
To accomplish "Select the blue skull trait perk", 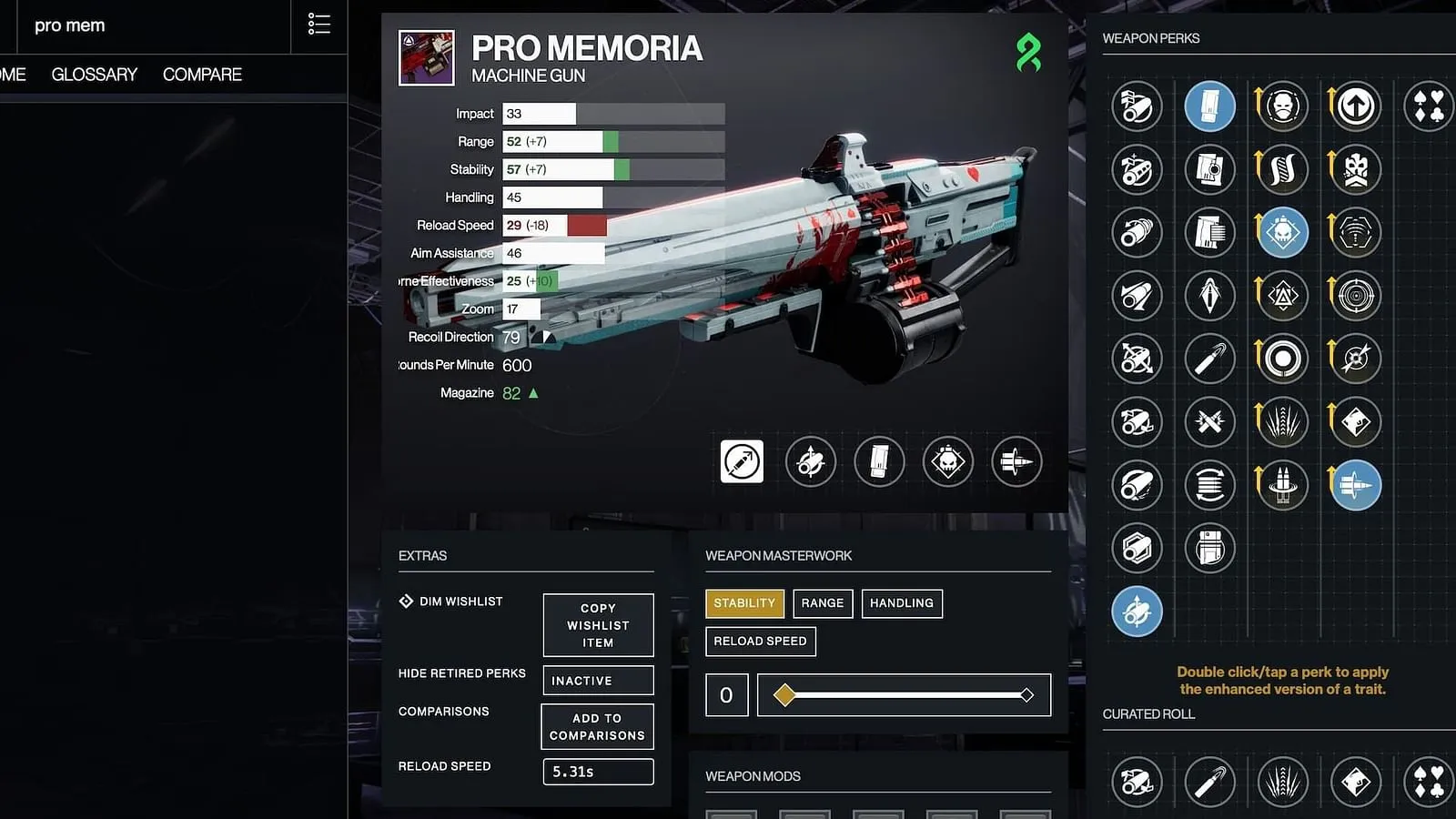I will tap(1282, 232).
